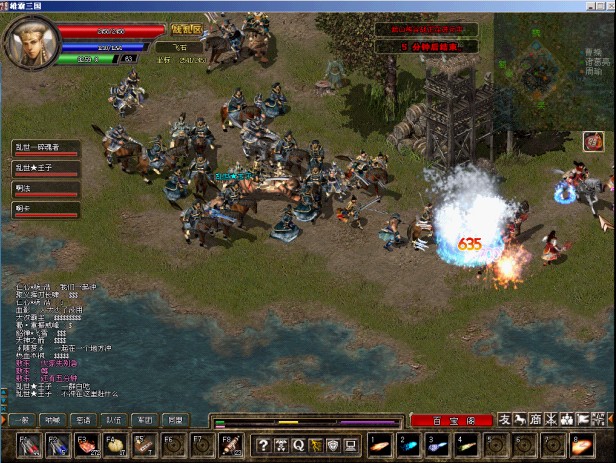The height and width of the screenshot is (463, 616).
Task: Click the 战乱区 war zone label
Action: point(185,29)
